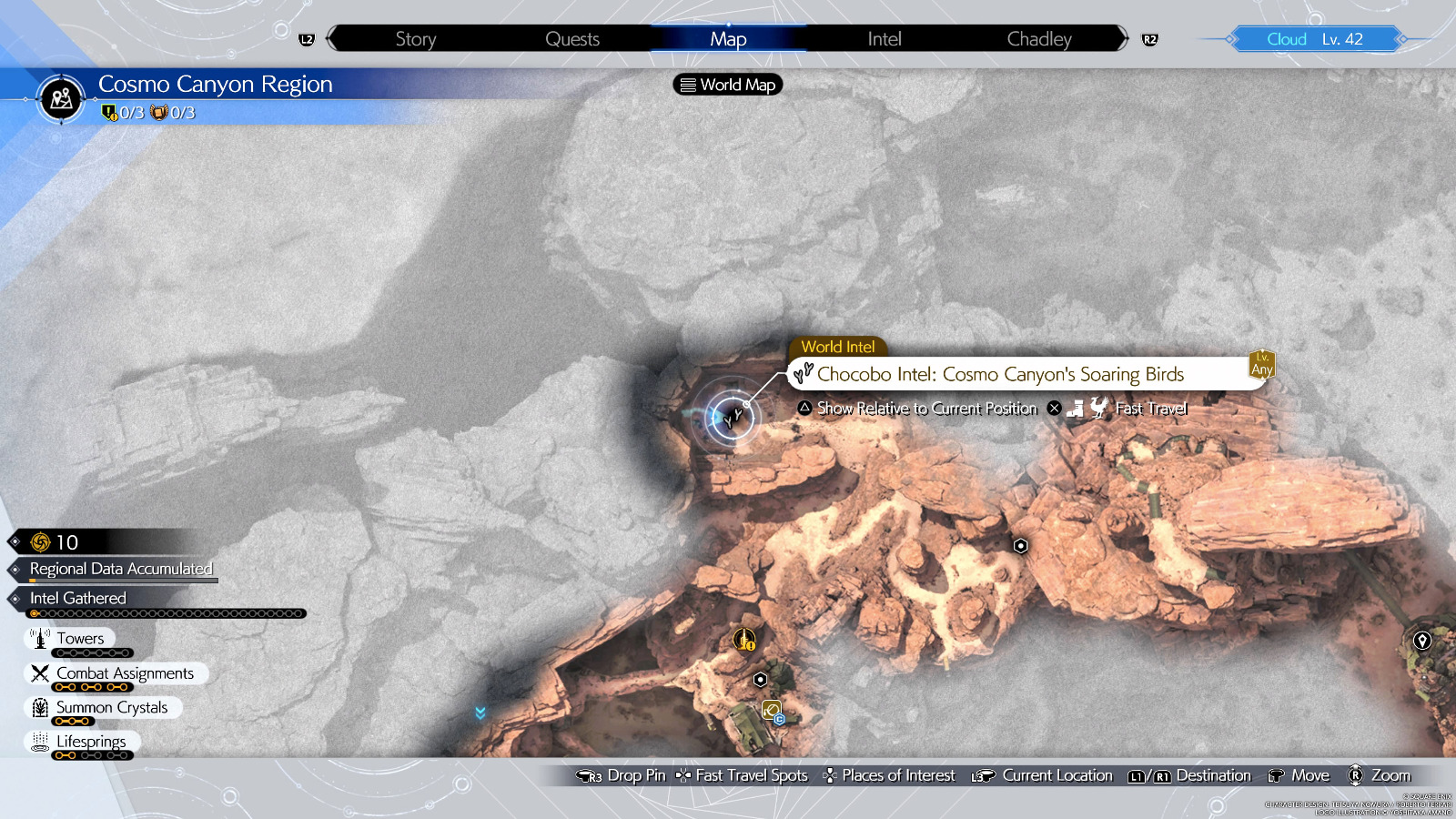This screenshot has width=1456, height=819.
Task: Click the Lifesprings sidebar icon
Action: pyautogui.click(x=38, y=742)
